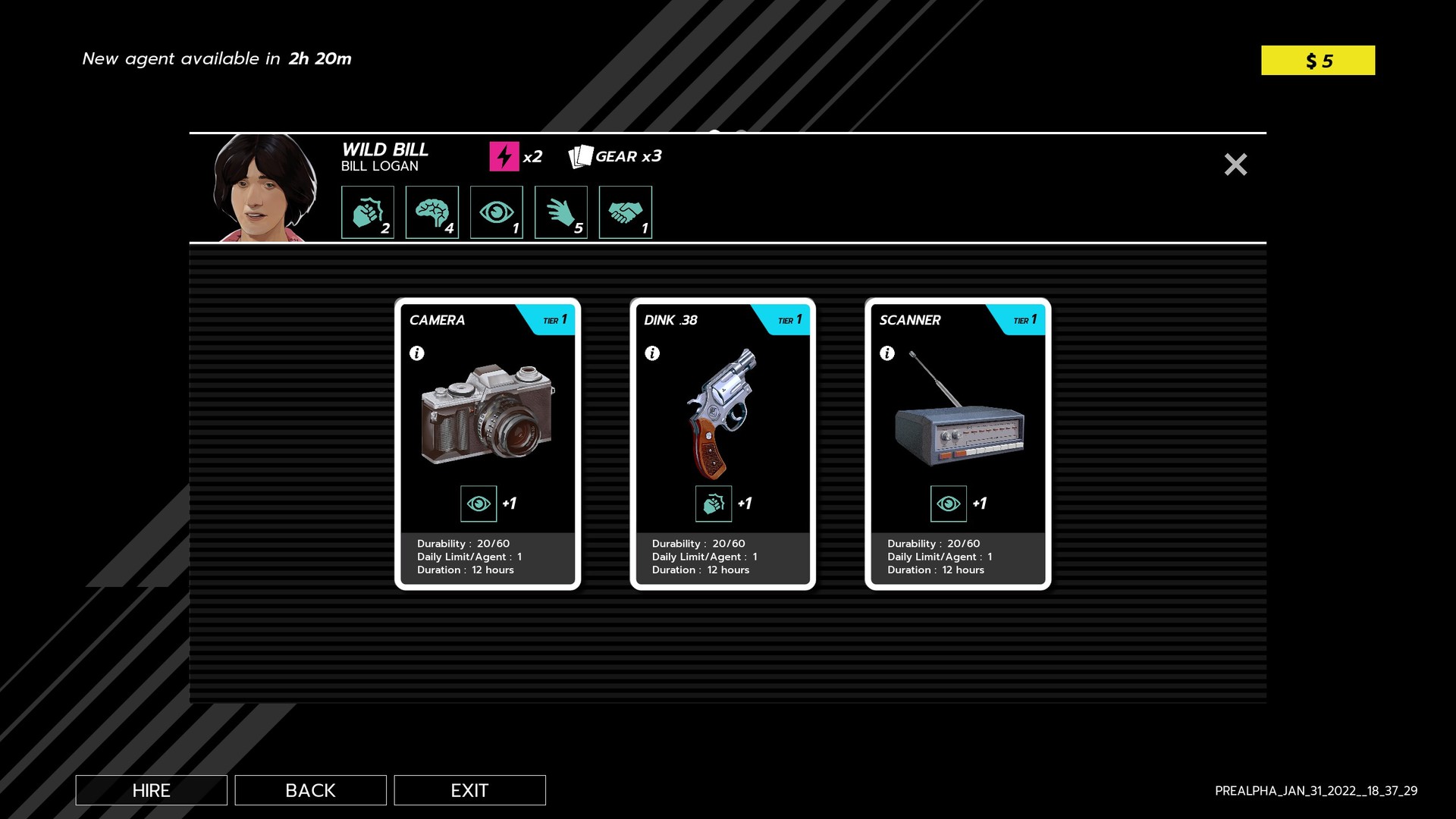Click the GEAR x3 cards icon
This screenshot has height=819, width=1456.
tap(581, 156)
